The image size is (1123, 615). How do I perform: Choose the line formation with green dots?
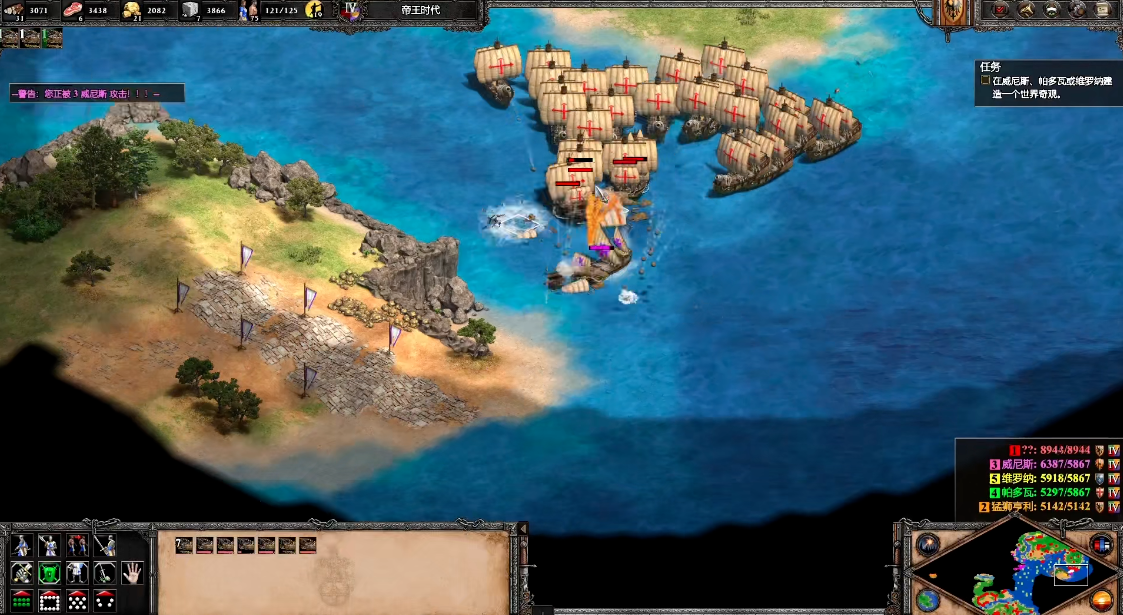pyautogui.click(x=21, y=600)
